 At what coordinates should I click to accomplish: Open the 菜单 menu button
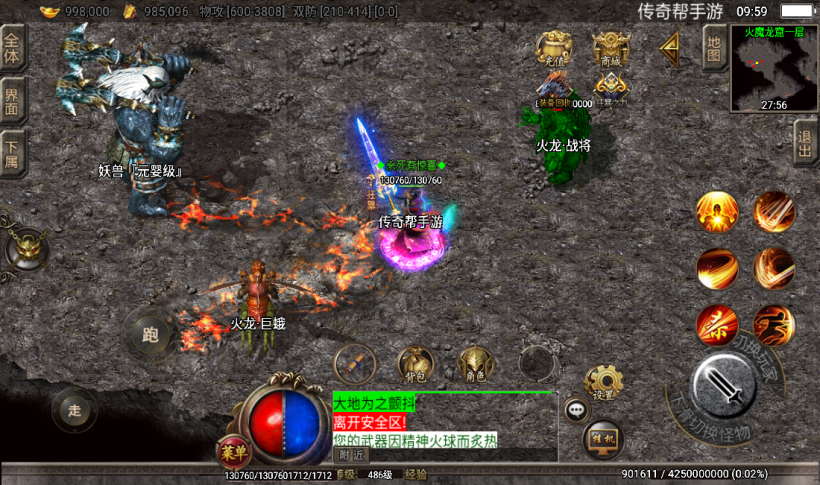(232, 451)
